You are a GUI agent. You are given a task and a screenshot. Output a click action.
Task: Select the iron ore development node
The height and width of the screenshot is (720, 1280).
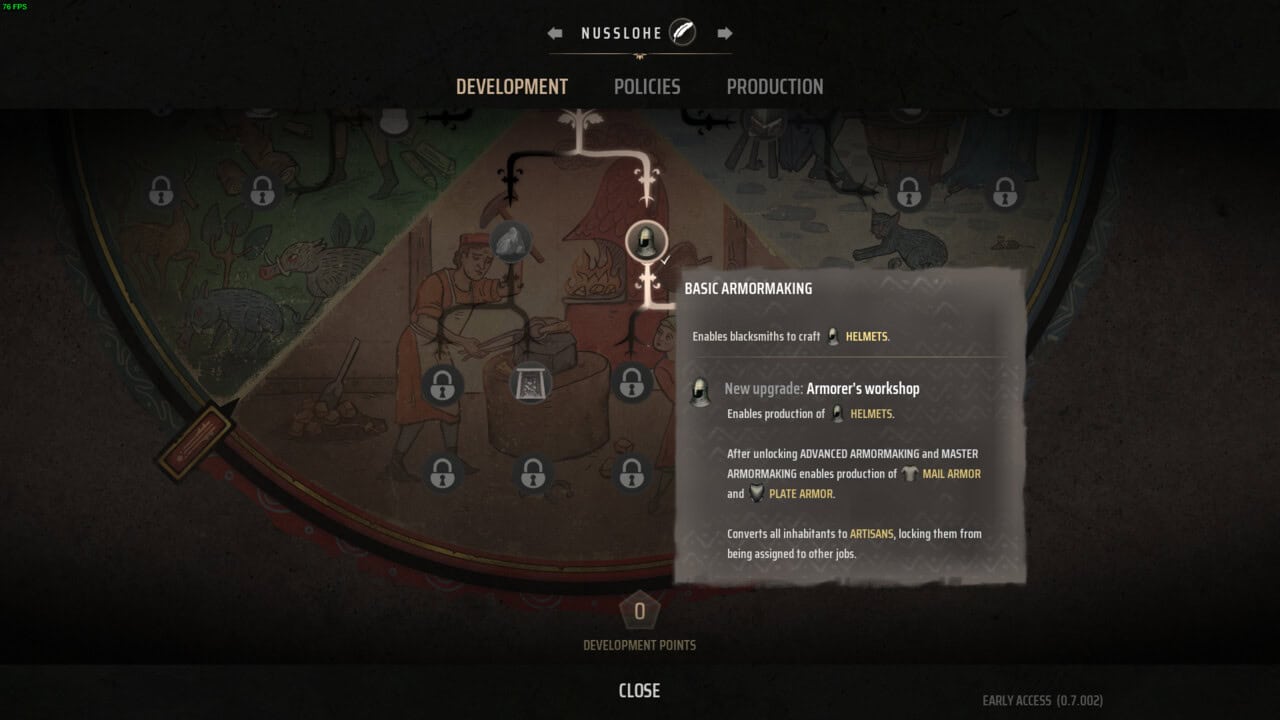click(x=511, y=242)
